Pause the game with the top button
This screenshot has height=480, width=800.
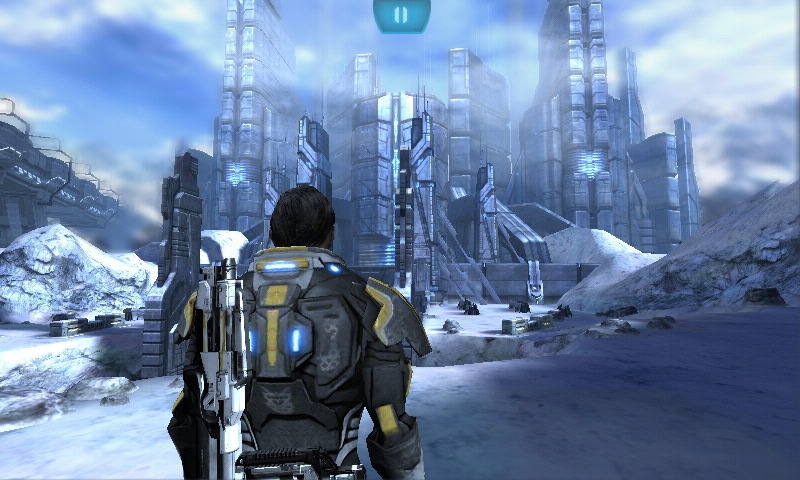coord(402,15)
